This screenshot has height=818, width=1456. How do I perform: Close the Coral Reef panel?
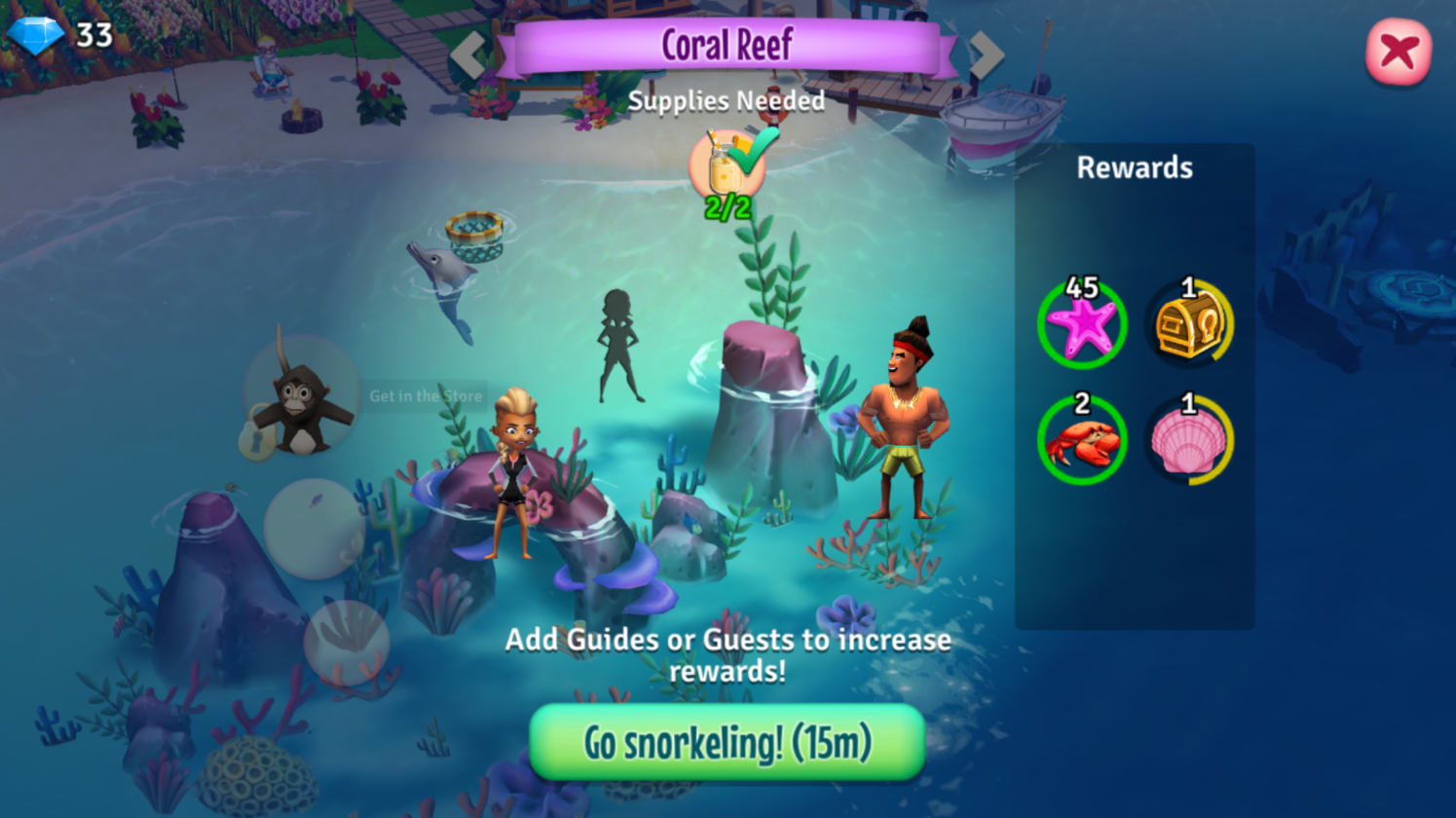pyautogui.click(x=1398, y=52)
